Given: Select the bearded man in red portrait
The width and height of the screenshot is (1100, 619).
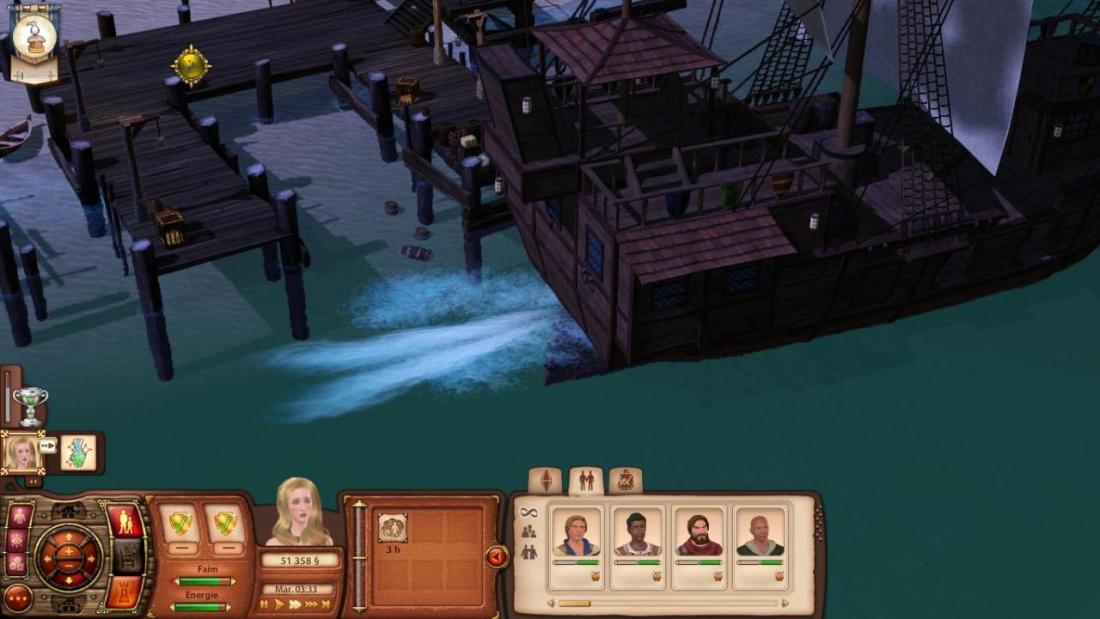Looking at the screenshot, I should tap(698, 534).
